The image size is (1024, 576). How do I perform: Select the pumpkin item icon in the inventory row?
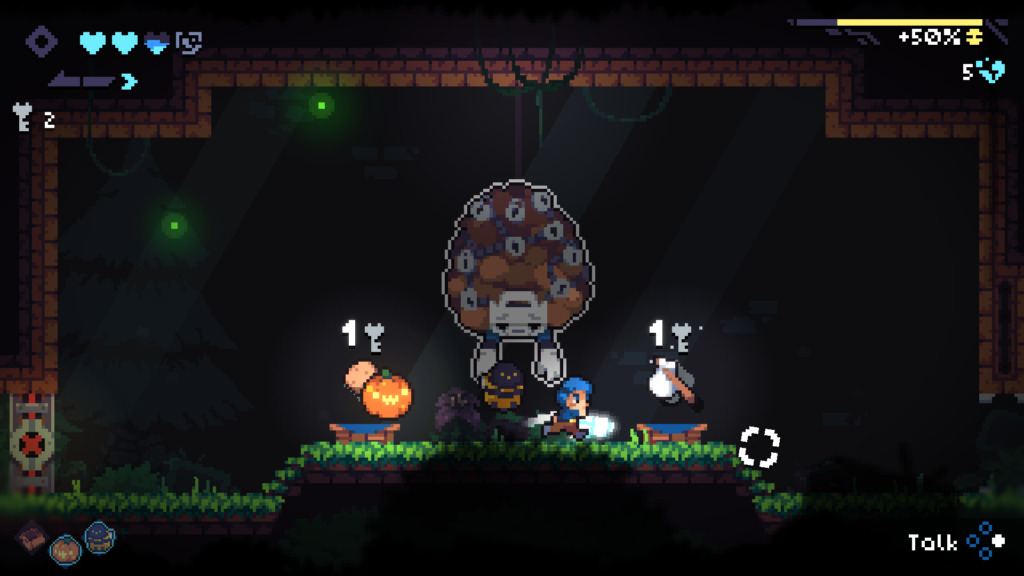coord(66,547)
